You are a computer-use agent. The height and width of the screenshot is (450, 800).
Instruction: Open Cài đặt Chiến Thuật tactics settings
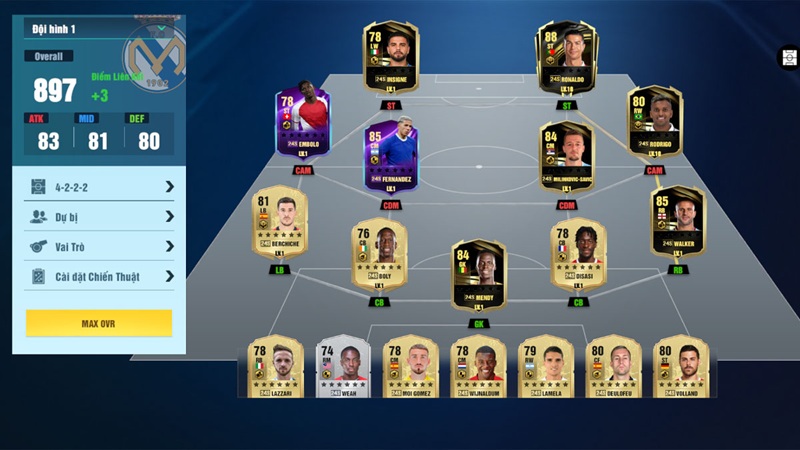tap(100, 276)
